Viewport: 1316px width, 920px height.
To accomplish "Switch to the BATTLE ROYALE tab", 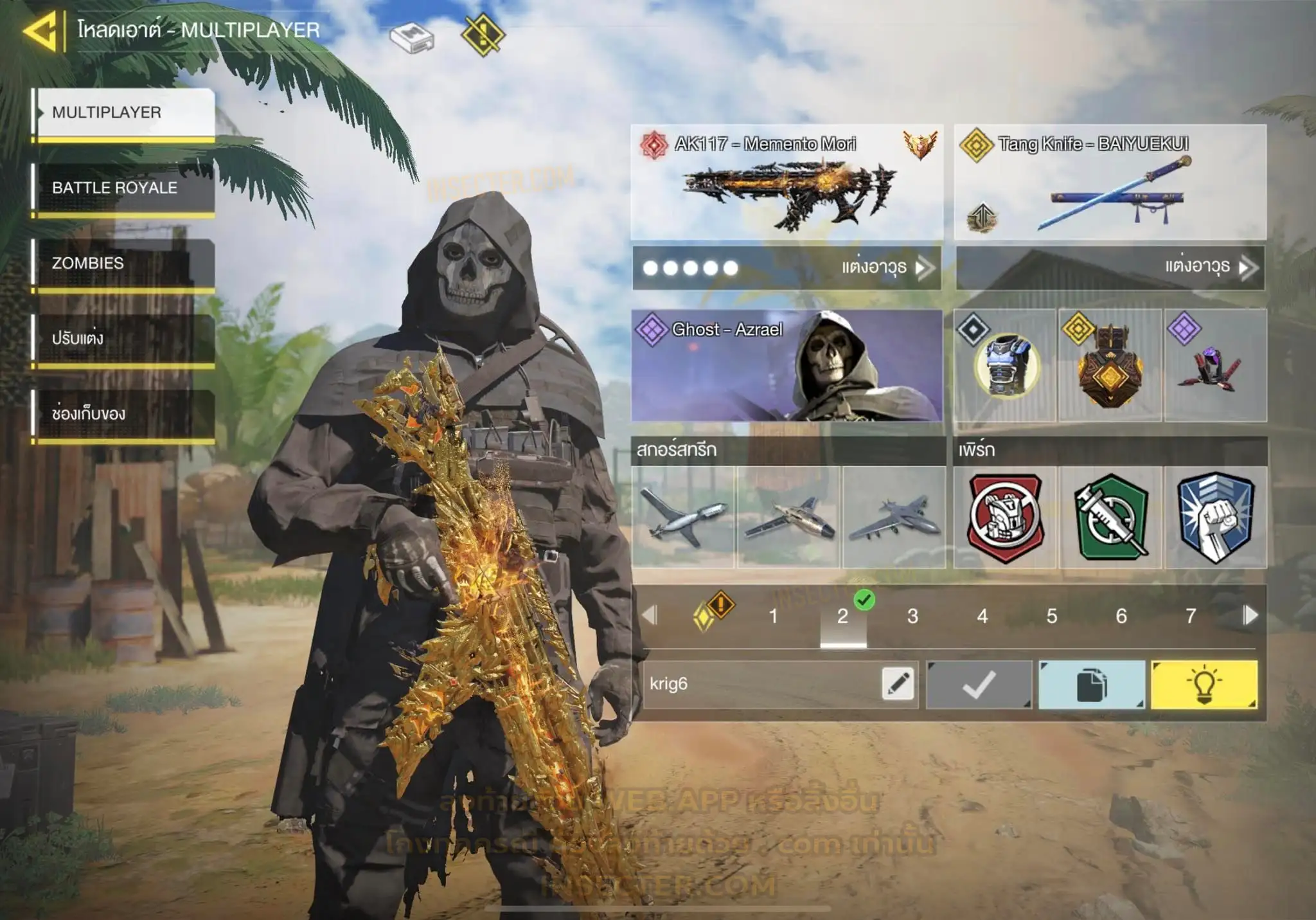I will [125, 188].
